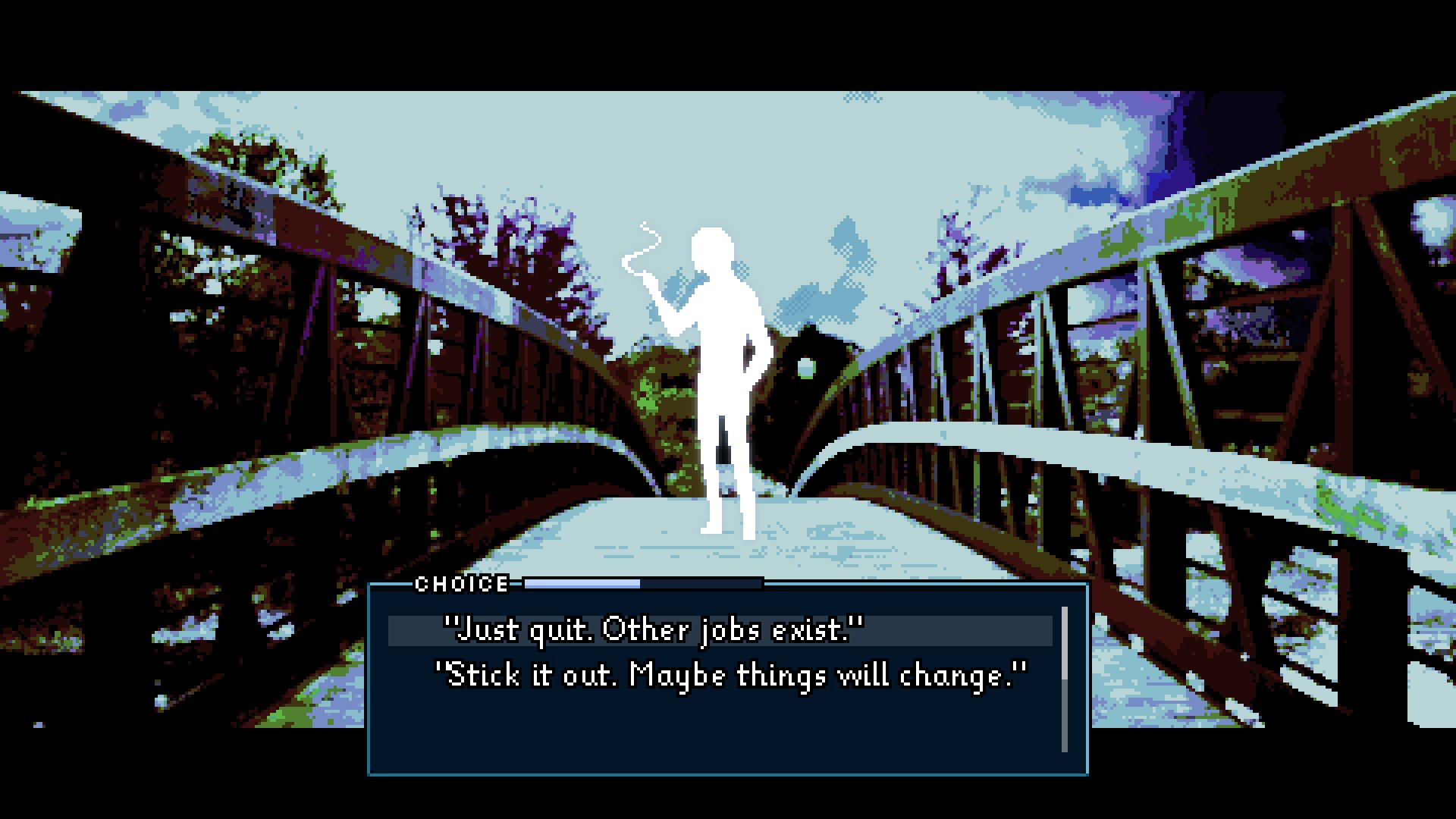Choose "Stick it out. Maybe things will change."
The width and height of the screenshot is (1456, 819).
[733, 675]
